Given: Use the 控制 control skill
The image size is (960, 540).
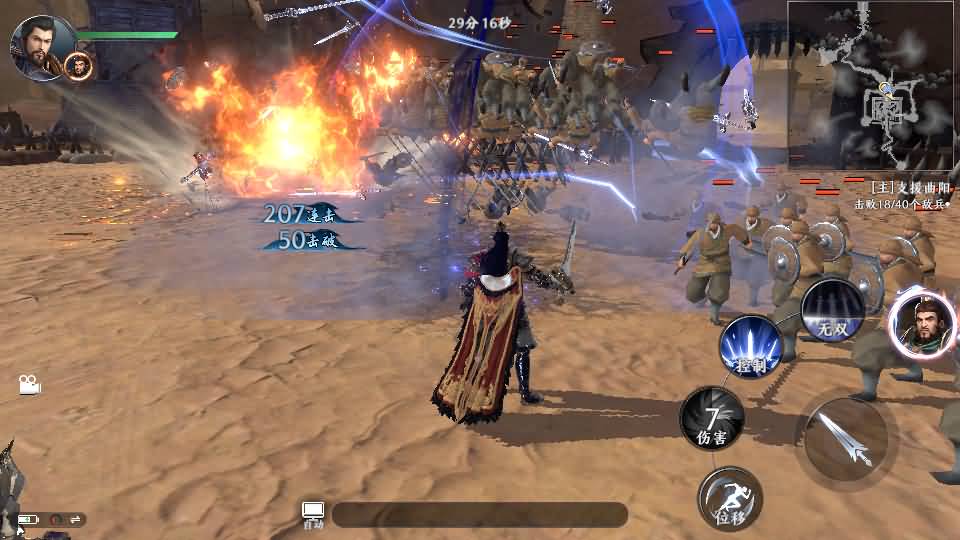Looking at the screenshot, I should click(750, 347).
